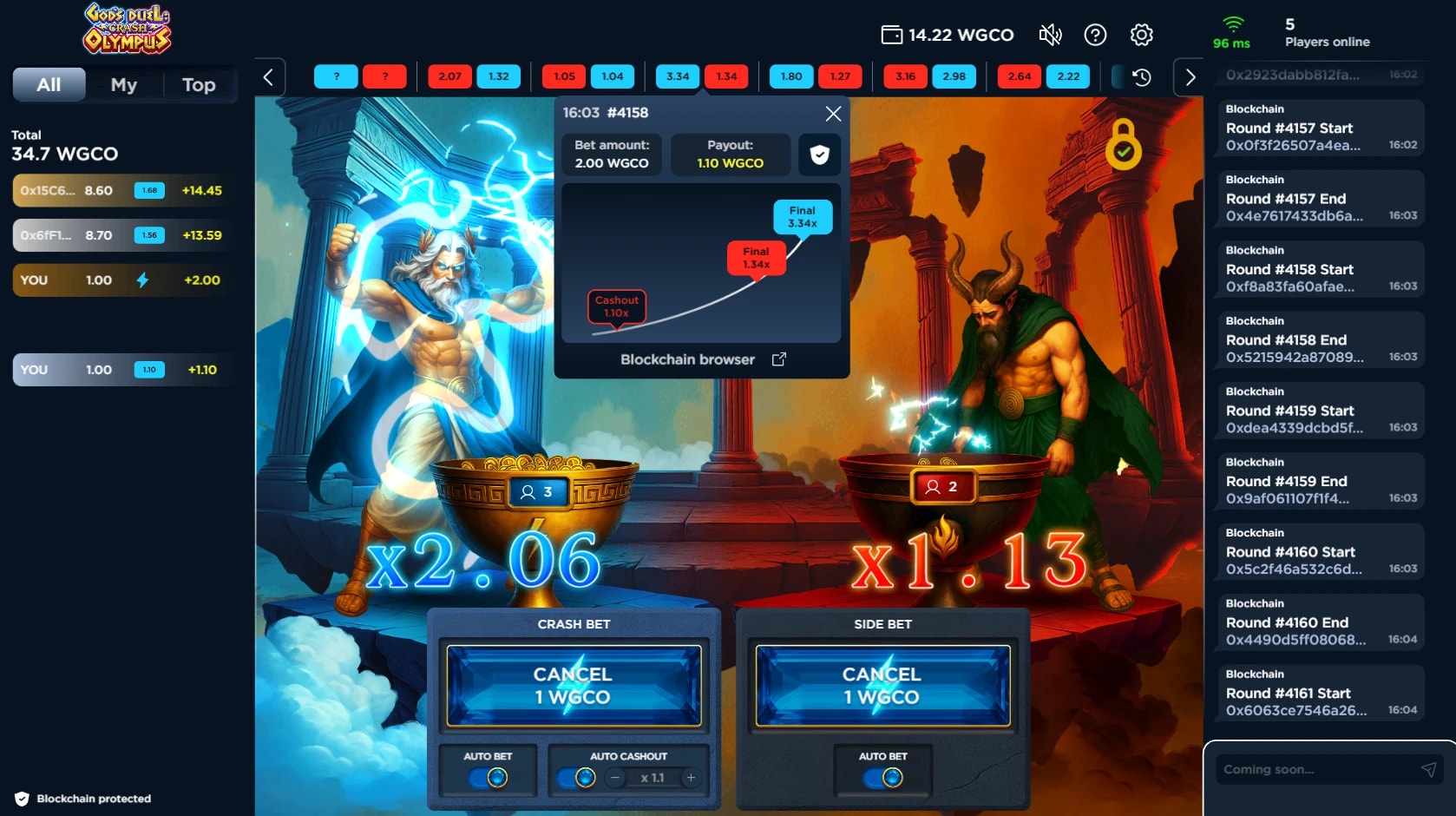Cancel the 1 WGCO side bet
The width and height of the screenshot is (1456, 816).
(882, 686)
